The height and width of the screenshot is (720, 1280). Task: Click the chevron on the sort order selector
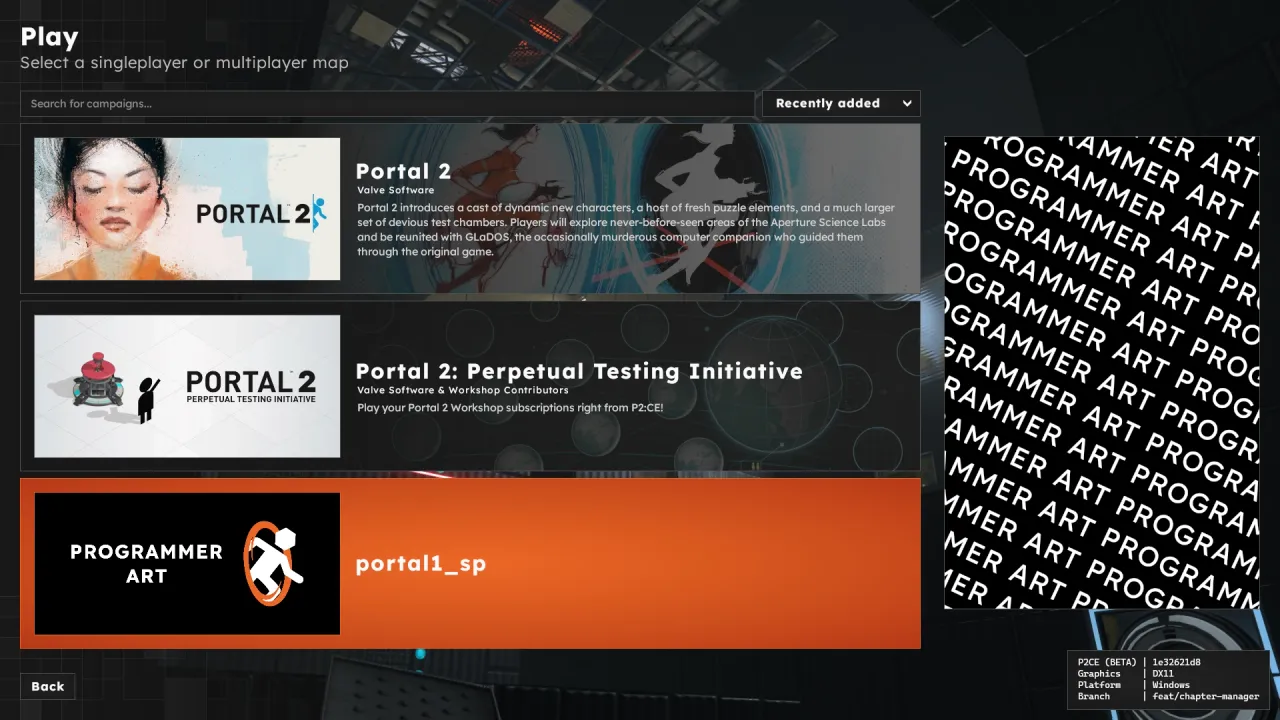click(x=906, y=103)
